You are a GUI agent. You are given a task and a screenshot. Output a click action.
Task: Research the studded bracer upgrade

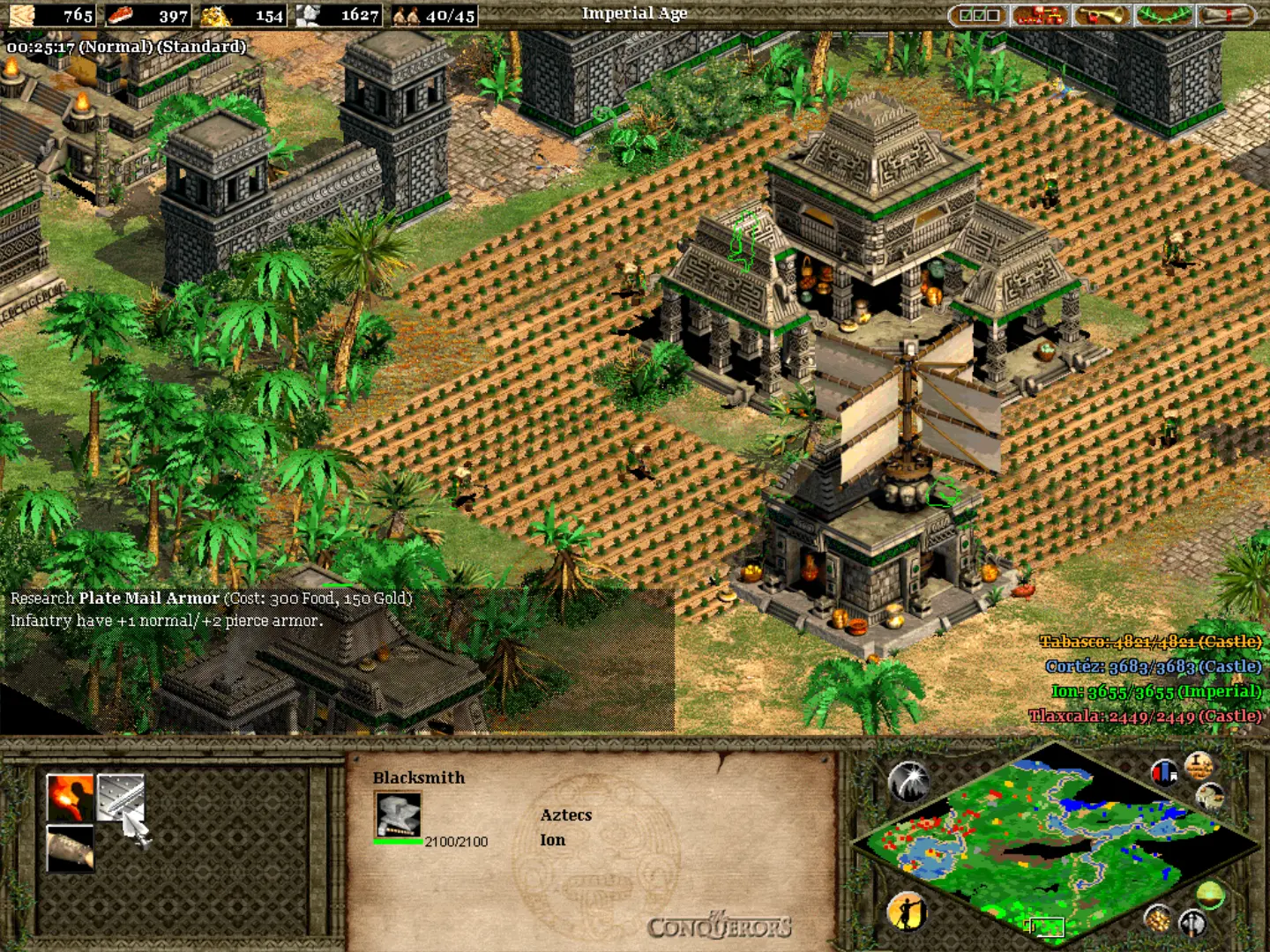70,848
